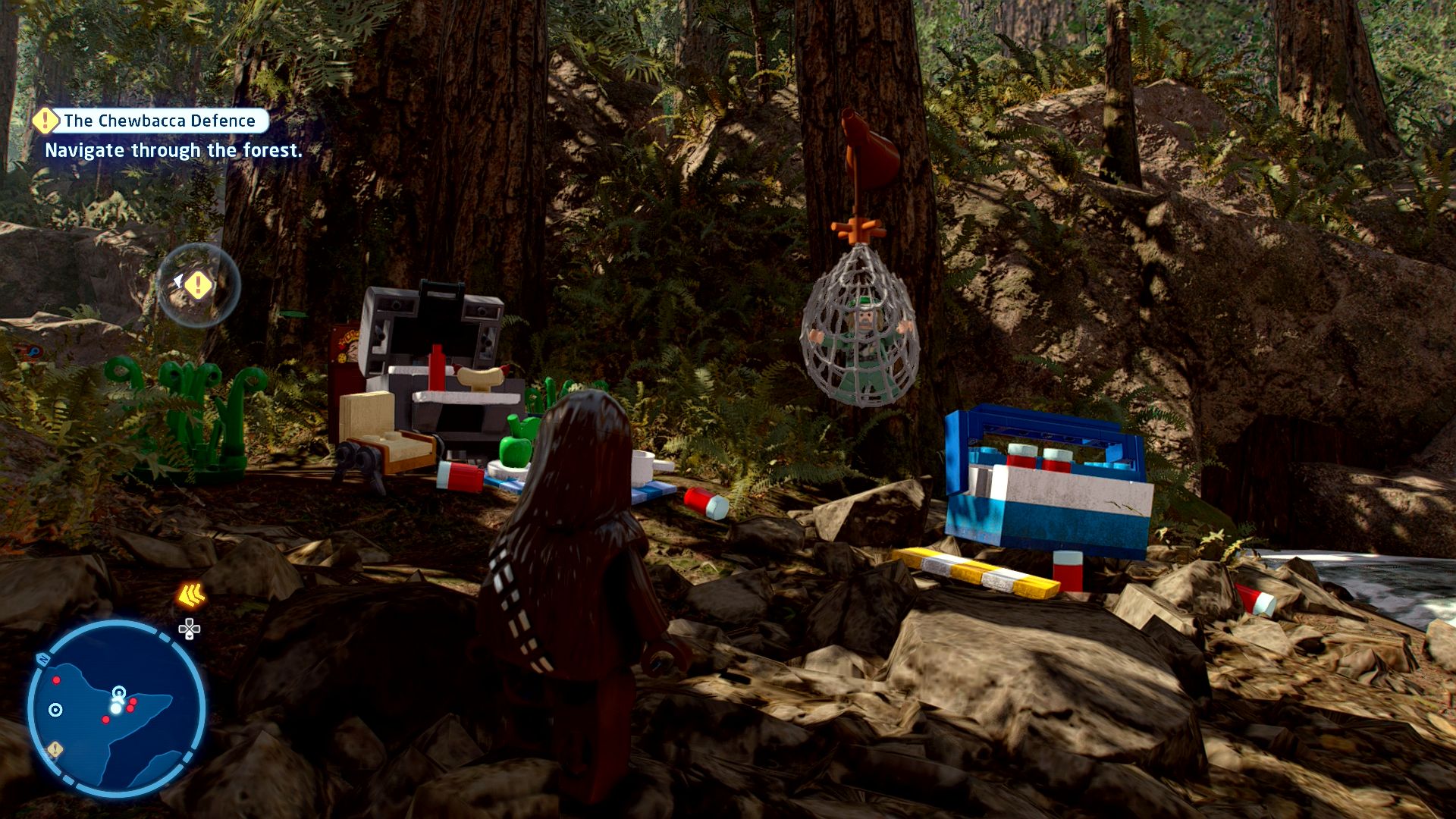Select the white player marker on the minimap
Image resolution: width=1456 pixels, height=819 pixels.
[x=115, y=708]
